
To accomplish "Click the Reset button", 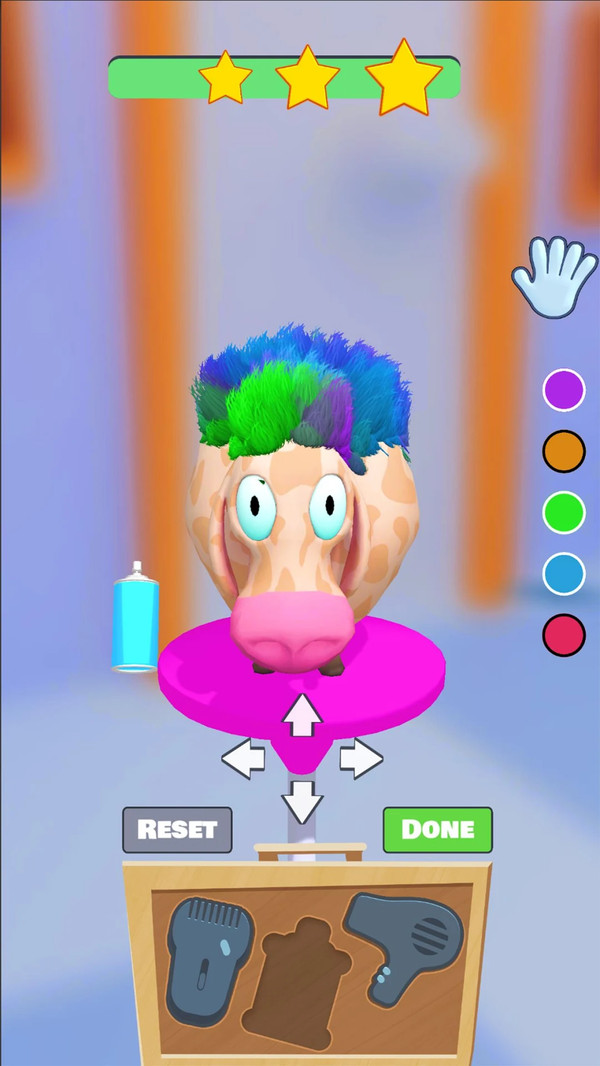I will [177, 829].
